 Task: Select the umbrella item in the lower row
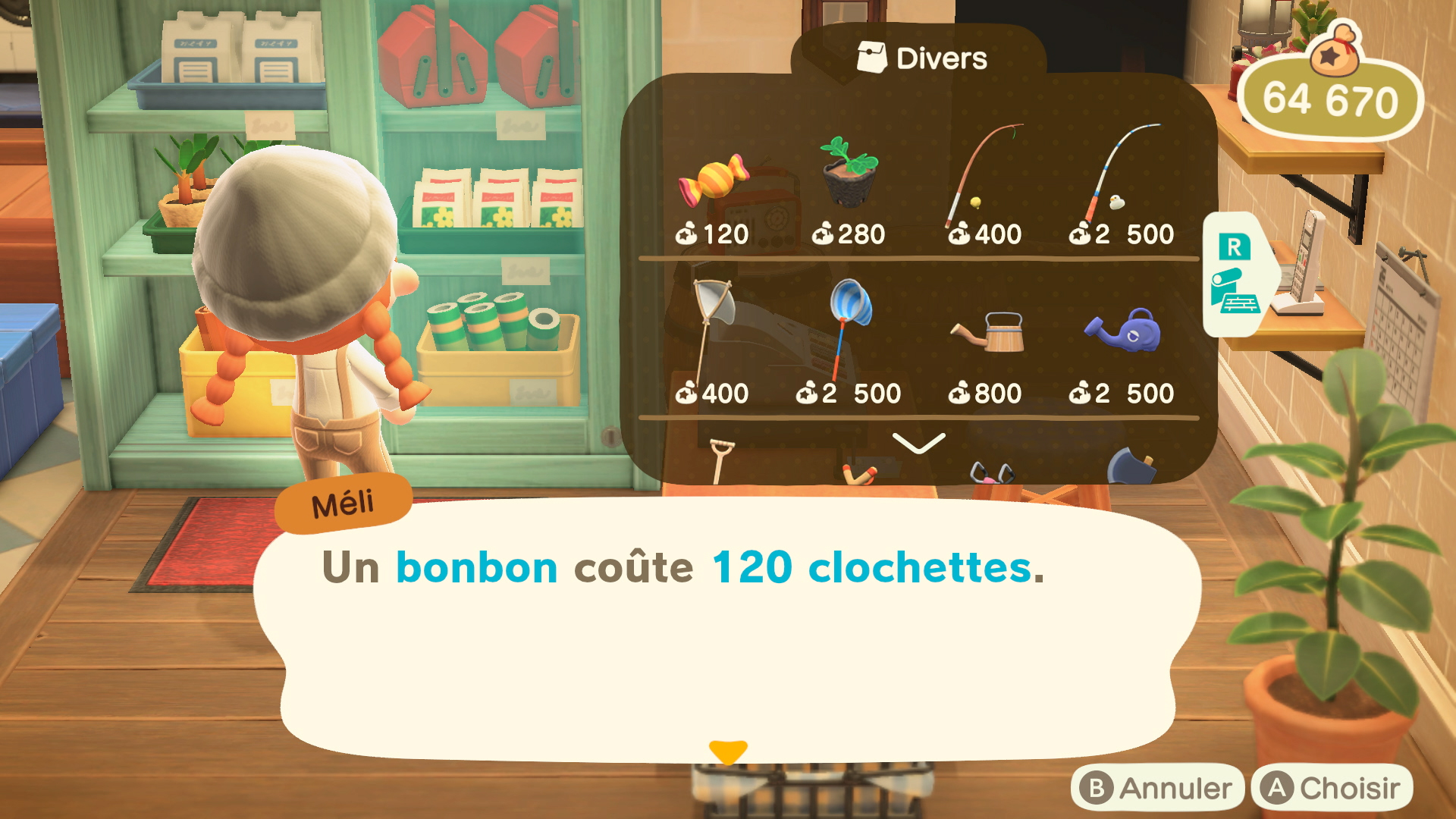pos(993,474)
